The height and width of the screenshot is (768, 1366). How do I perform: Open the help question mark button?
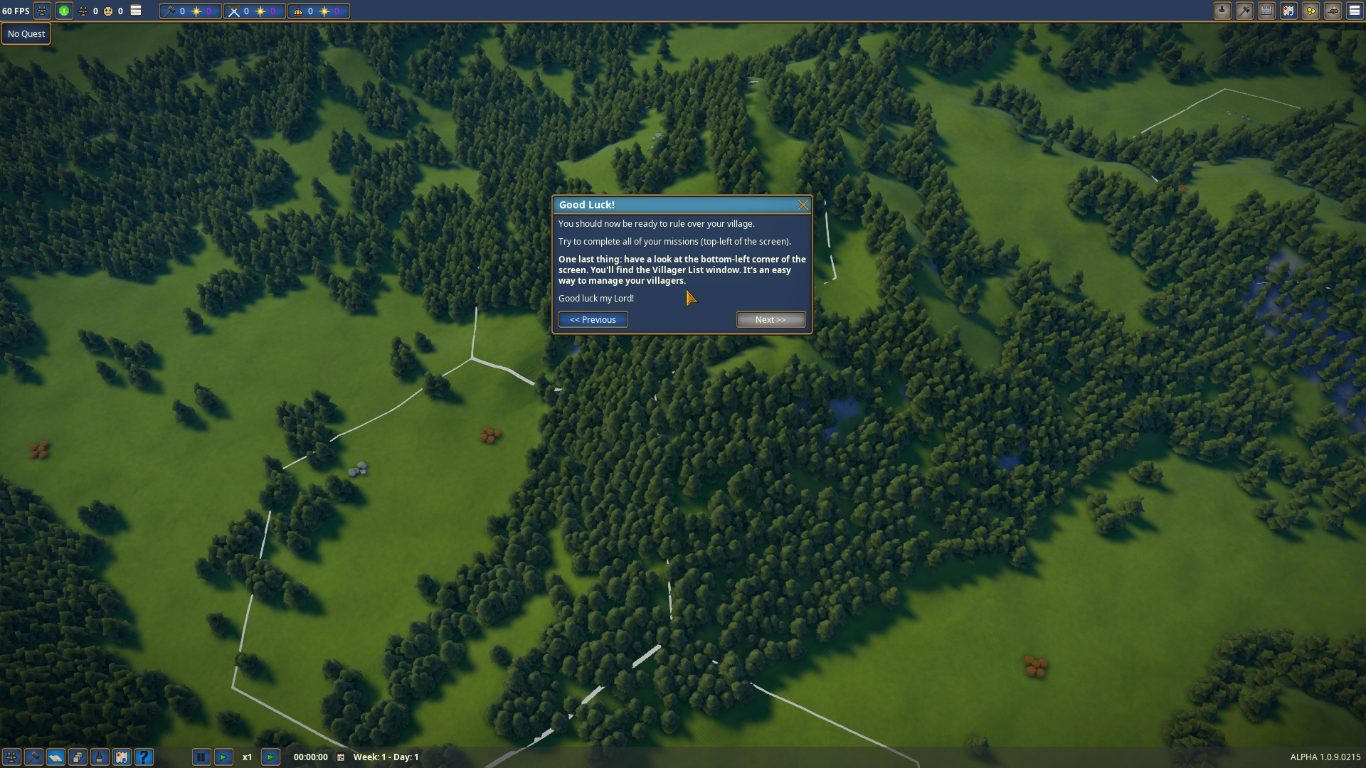[x=144, y=757]
